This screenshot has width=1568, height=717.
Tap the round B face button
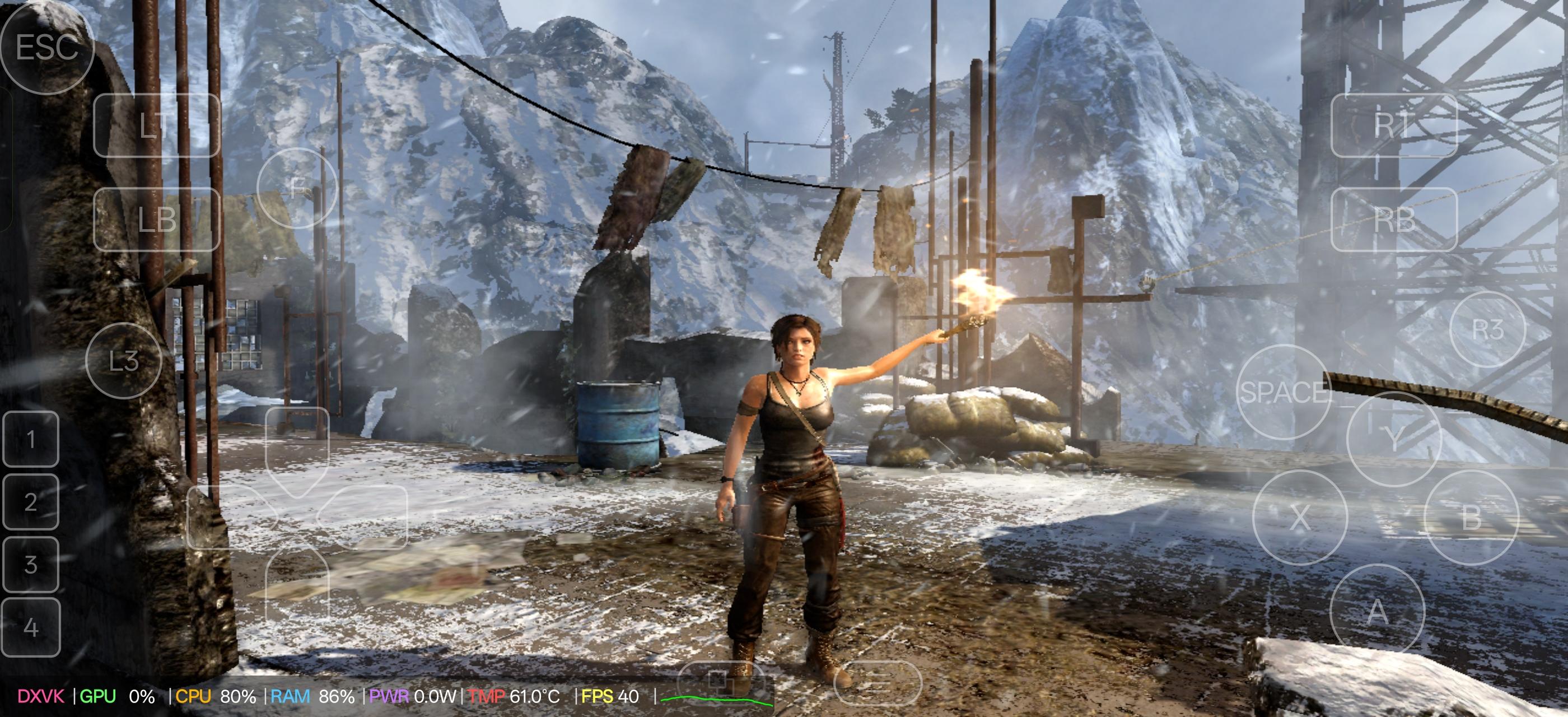pos(1472,518)
